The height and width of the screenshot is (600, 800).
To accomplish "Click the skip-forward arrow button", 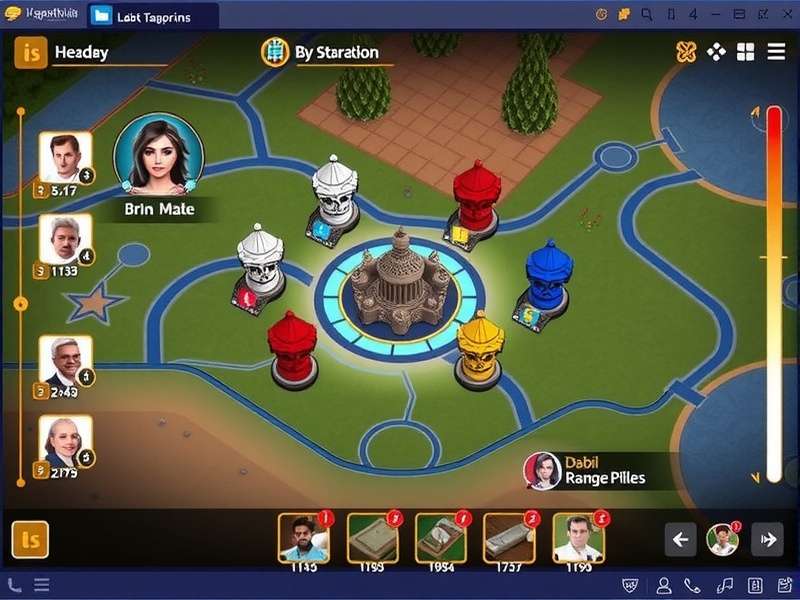I will point(767,540).
